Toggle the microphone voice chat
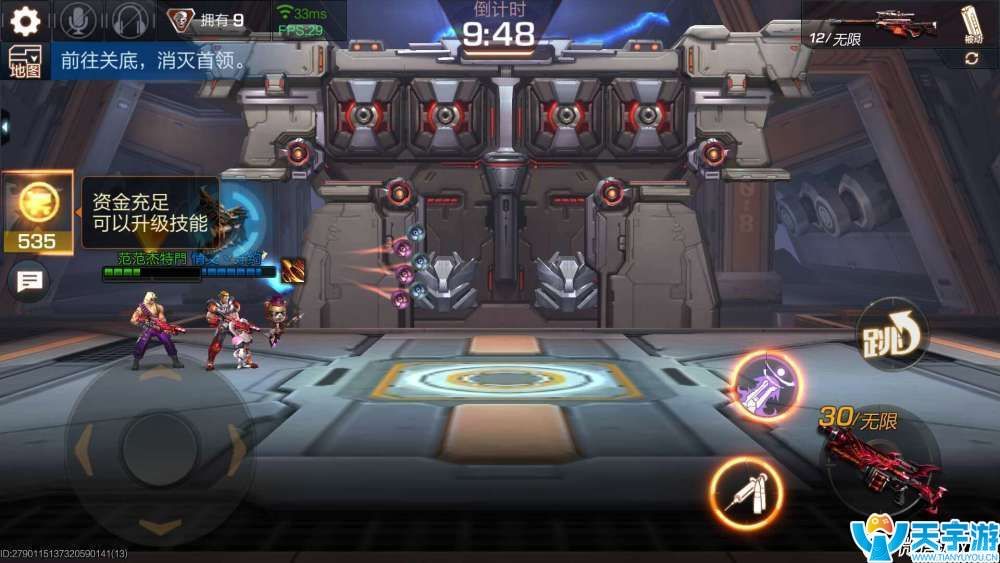The height and width of the screenshot is (563, 1000). click(80, 20)
